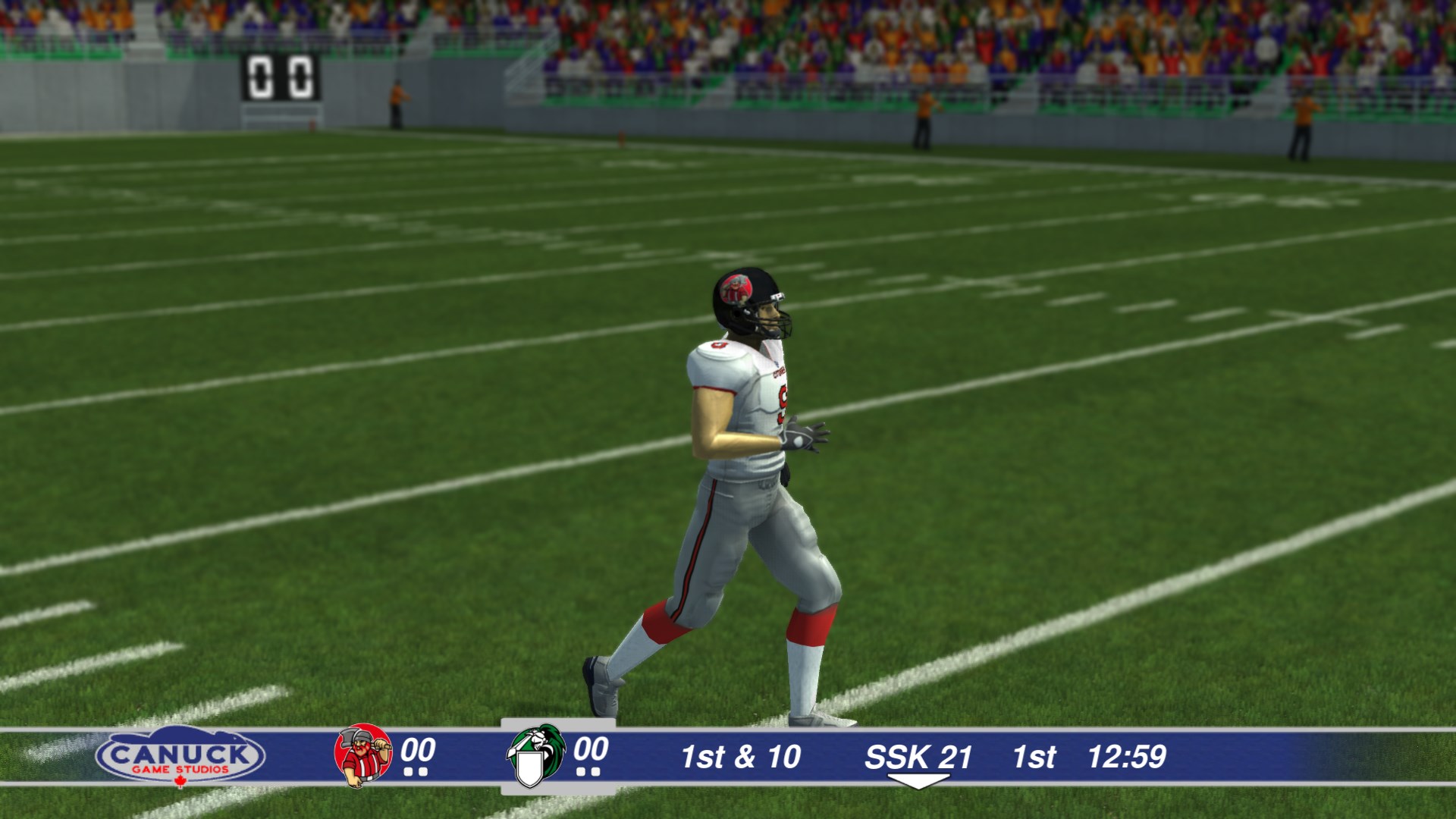Expand the 1st & 10 down display

point(741,755)
